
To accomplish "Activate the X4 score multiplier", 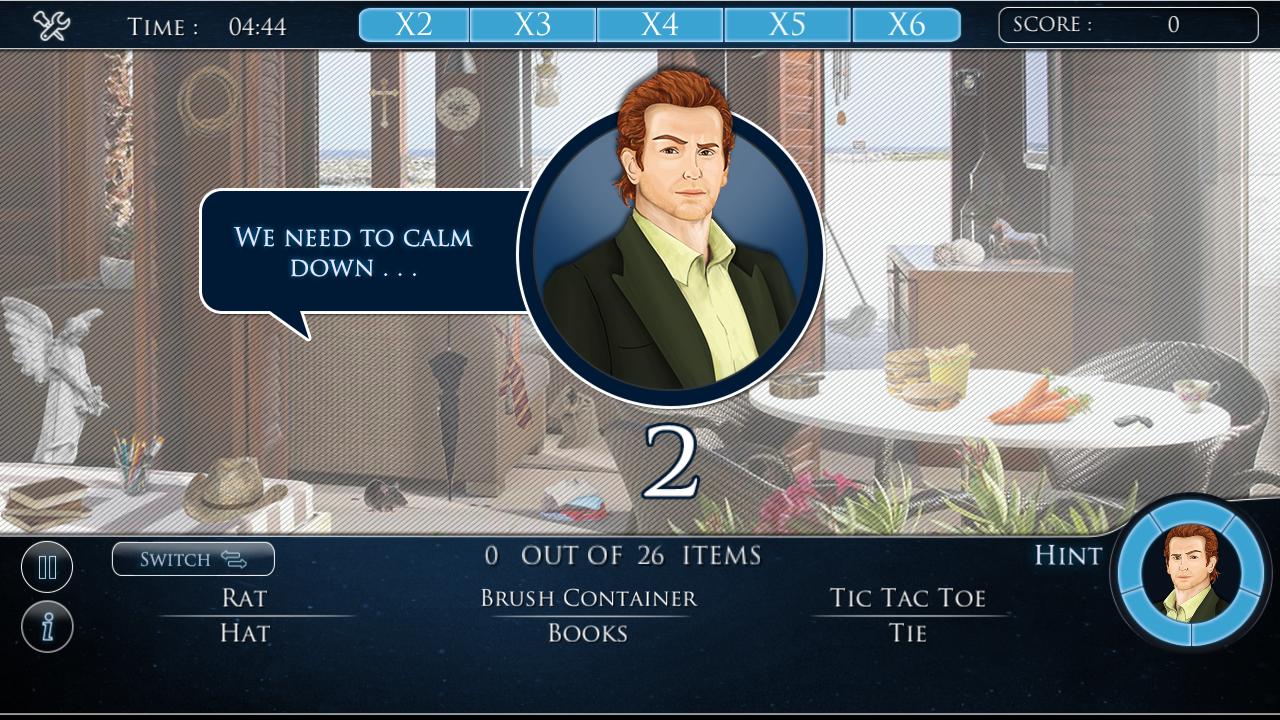I will tap(660, 23).
